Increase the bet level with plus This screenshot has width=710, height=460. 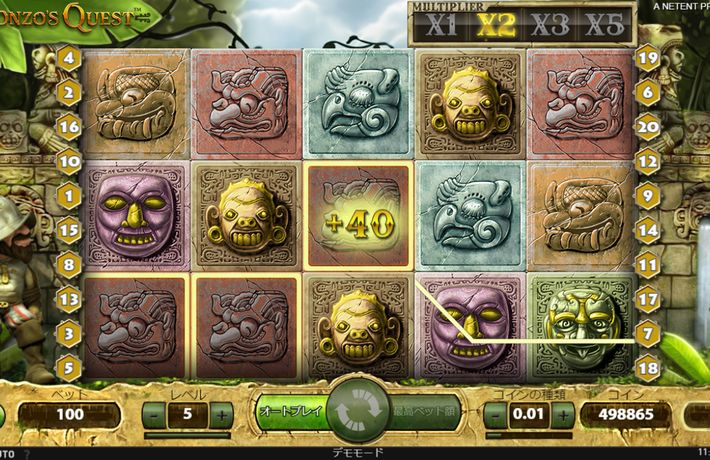tap(222, 414)
